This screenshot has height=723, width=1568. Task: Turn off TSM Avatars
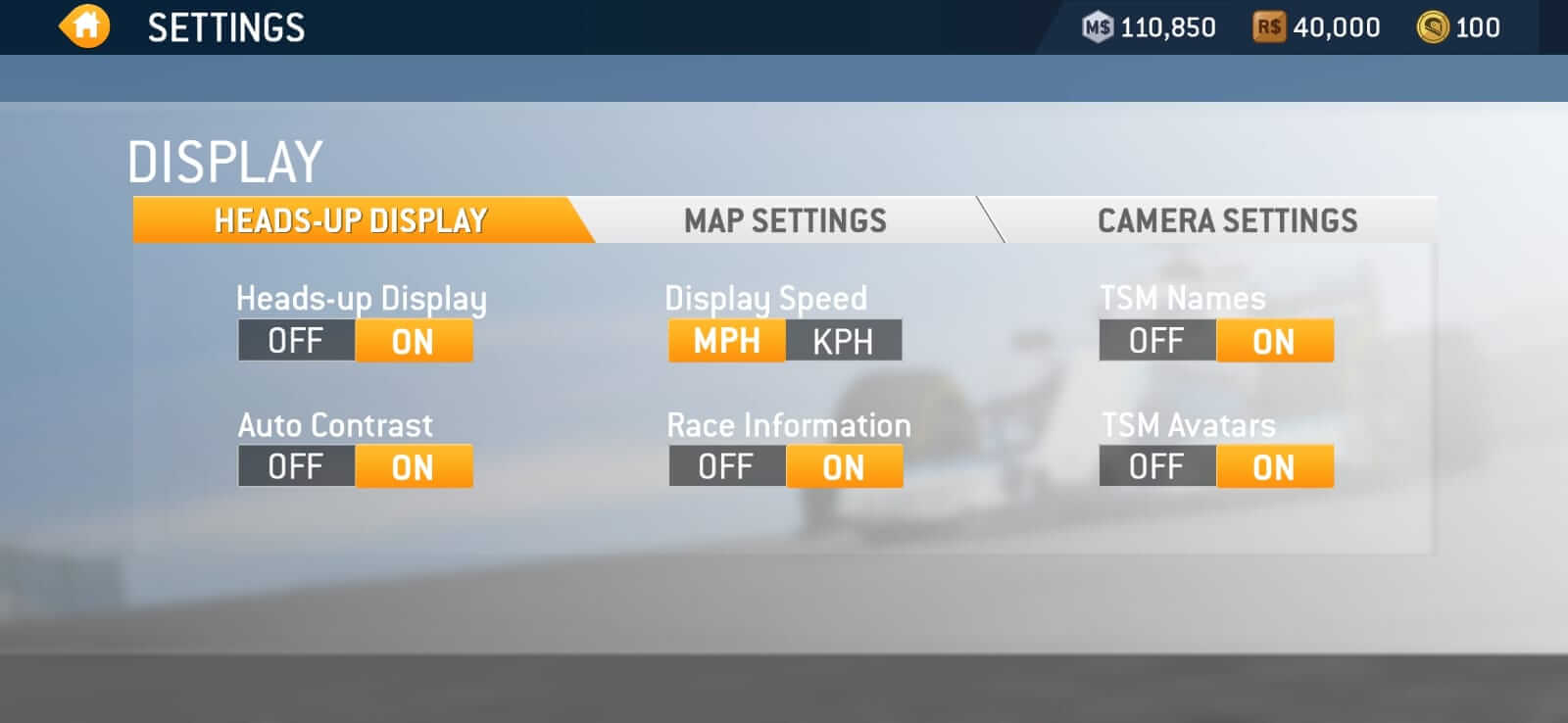pyautogui.click(x=1157, y=467)
